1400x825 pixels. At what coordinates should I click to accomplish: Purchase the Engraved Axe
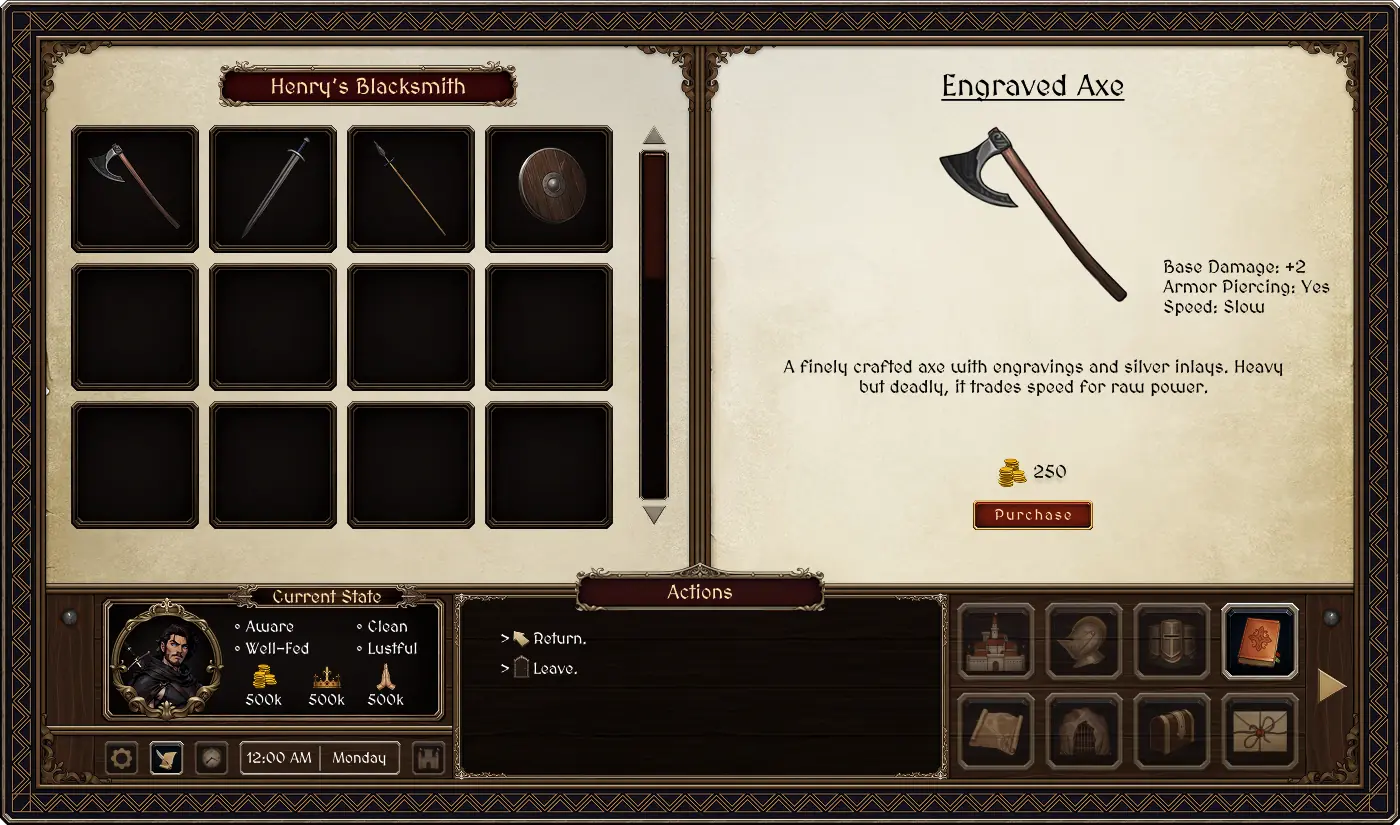click(1032, 515)
